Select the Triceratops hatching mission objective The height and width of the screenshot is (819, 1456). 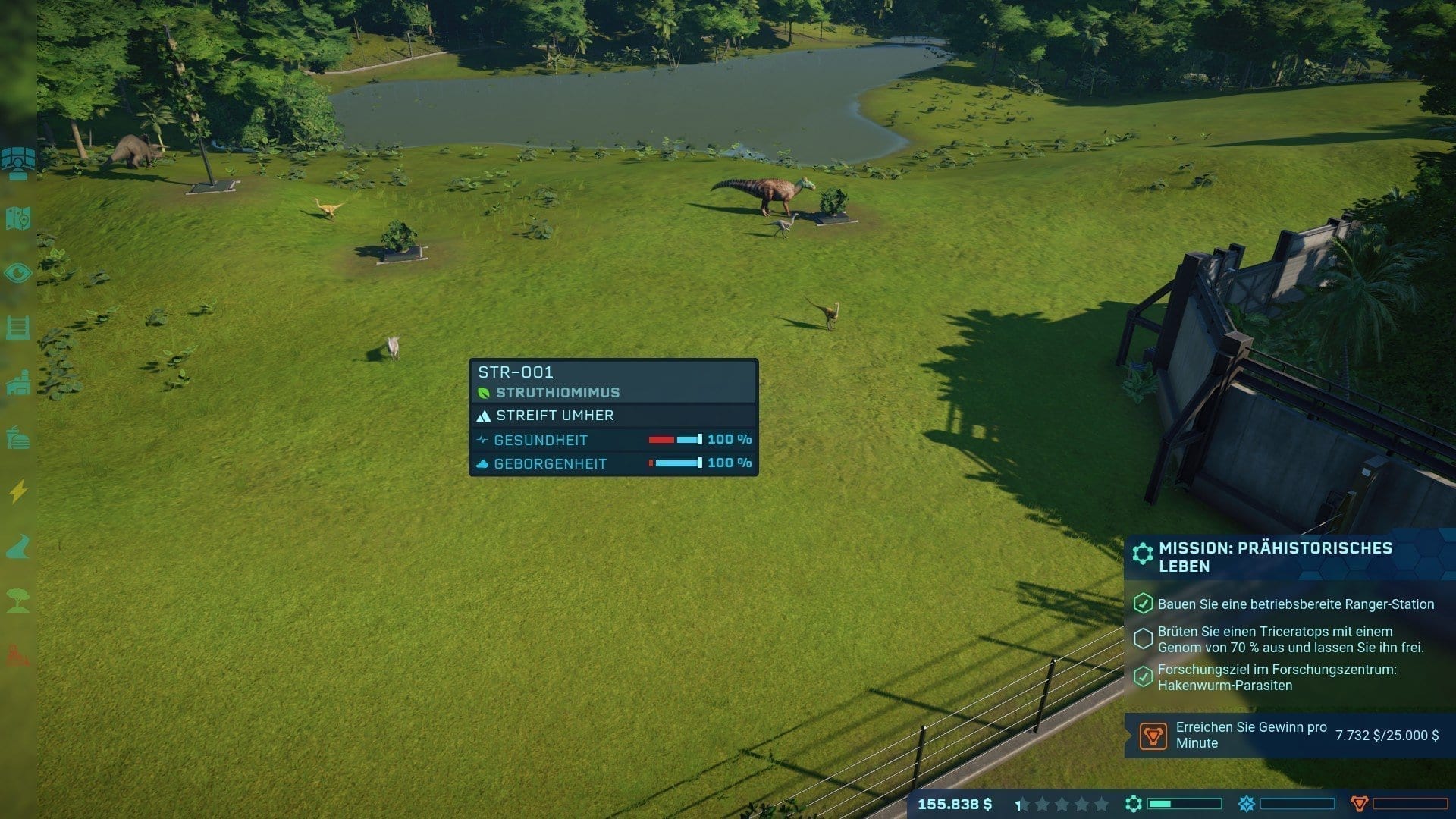point(1290,639)
